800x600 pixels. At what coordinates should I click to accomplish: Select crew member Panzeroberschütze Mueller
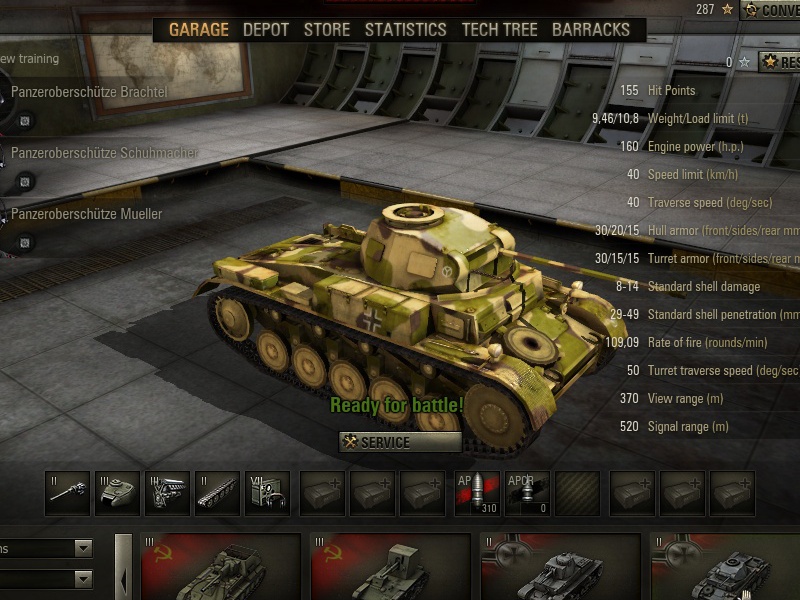click(86, 214)
